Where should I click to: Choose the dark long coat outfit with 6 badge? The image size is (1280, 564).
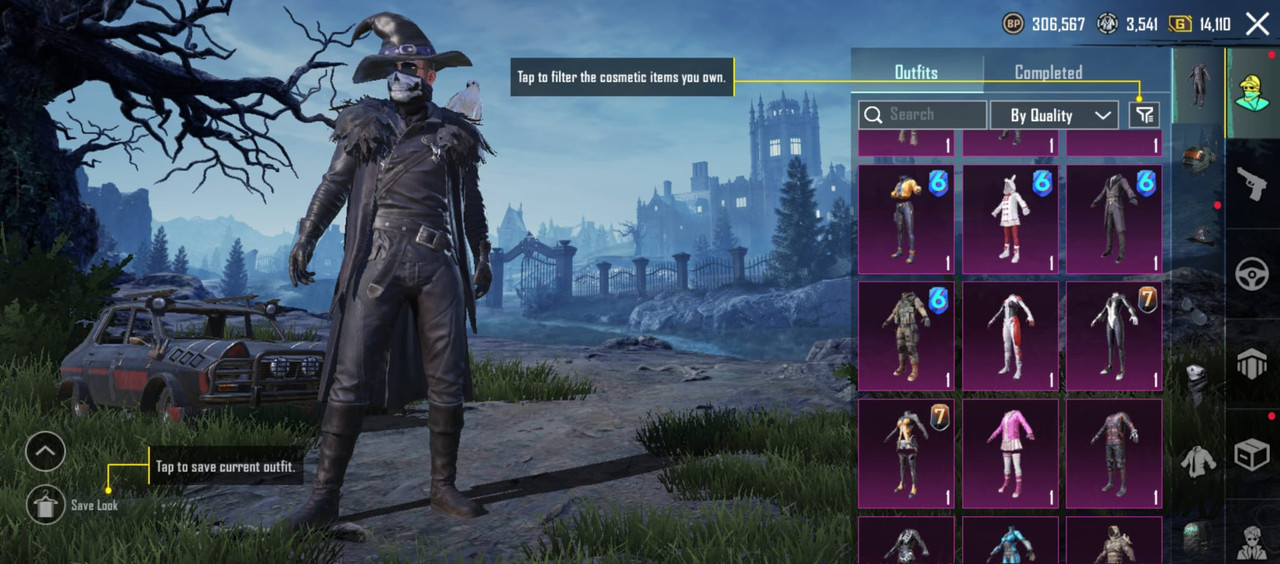pyautogui.click(x=1114, y=219)
